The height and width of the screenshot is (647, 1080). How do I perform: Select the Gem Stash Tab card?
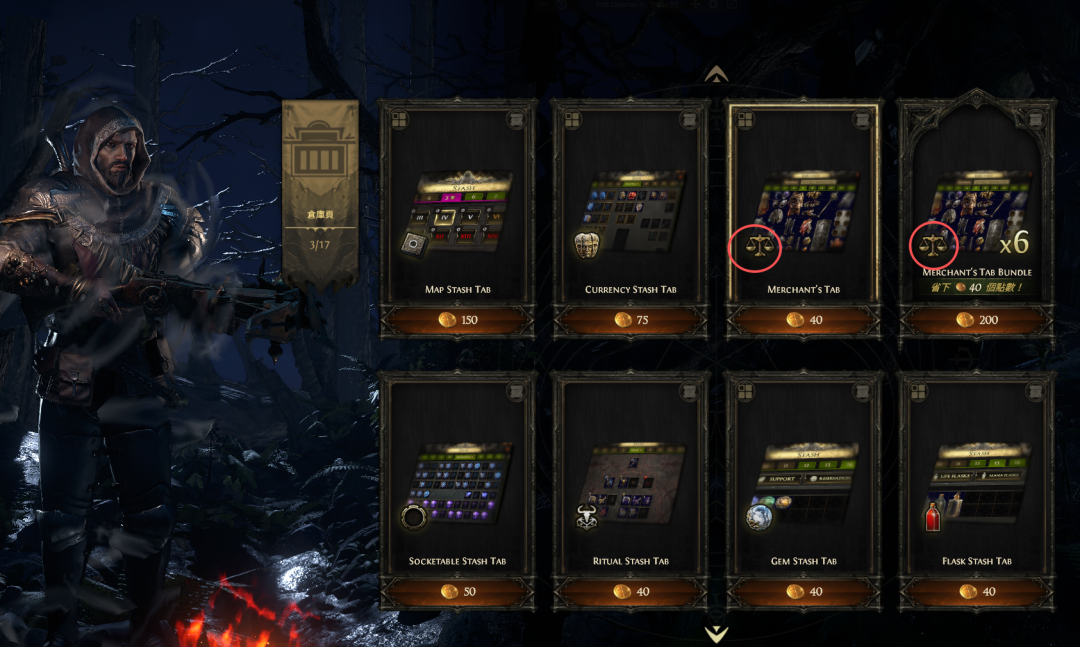[x=803, y=480]
